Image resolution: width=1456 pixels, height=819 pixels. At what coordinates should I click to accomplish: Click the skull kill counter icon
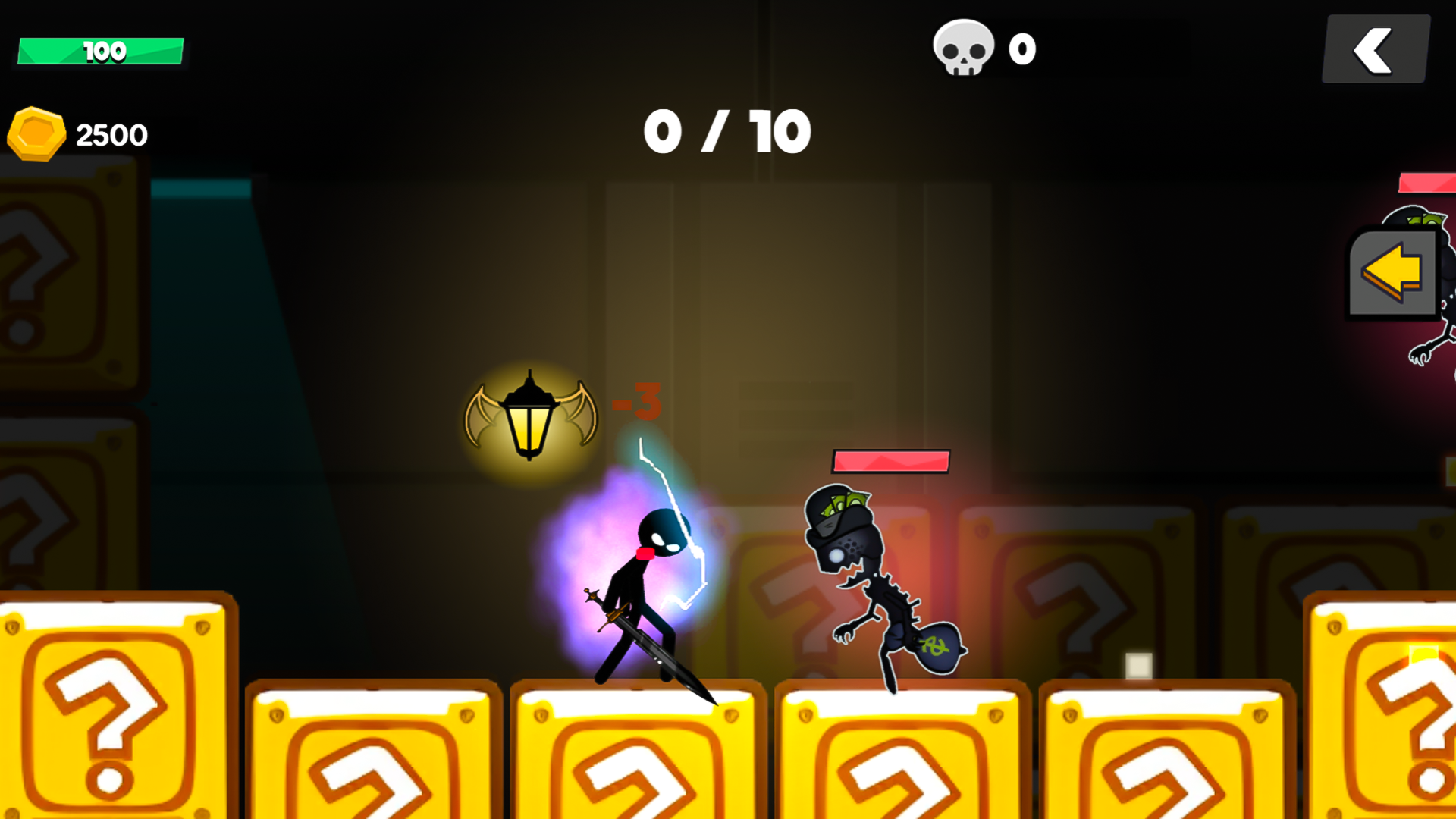coord(962,47)
